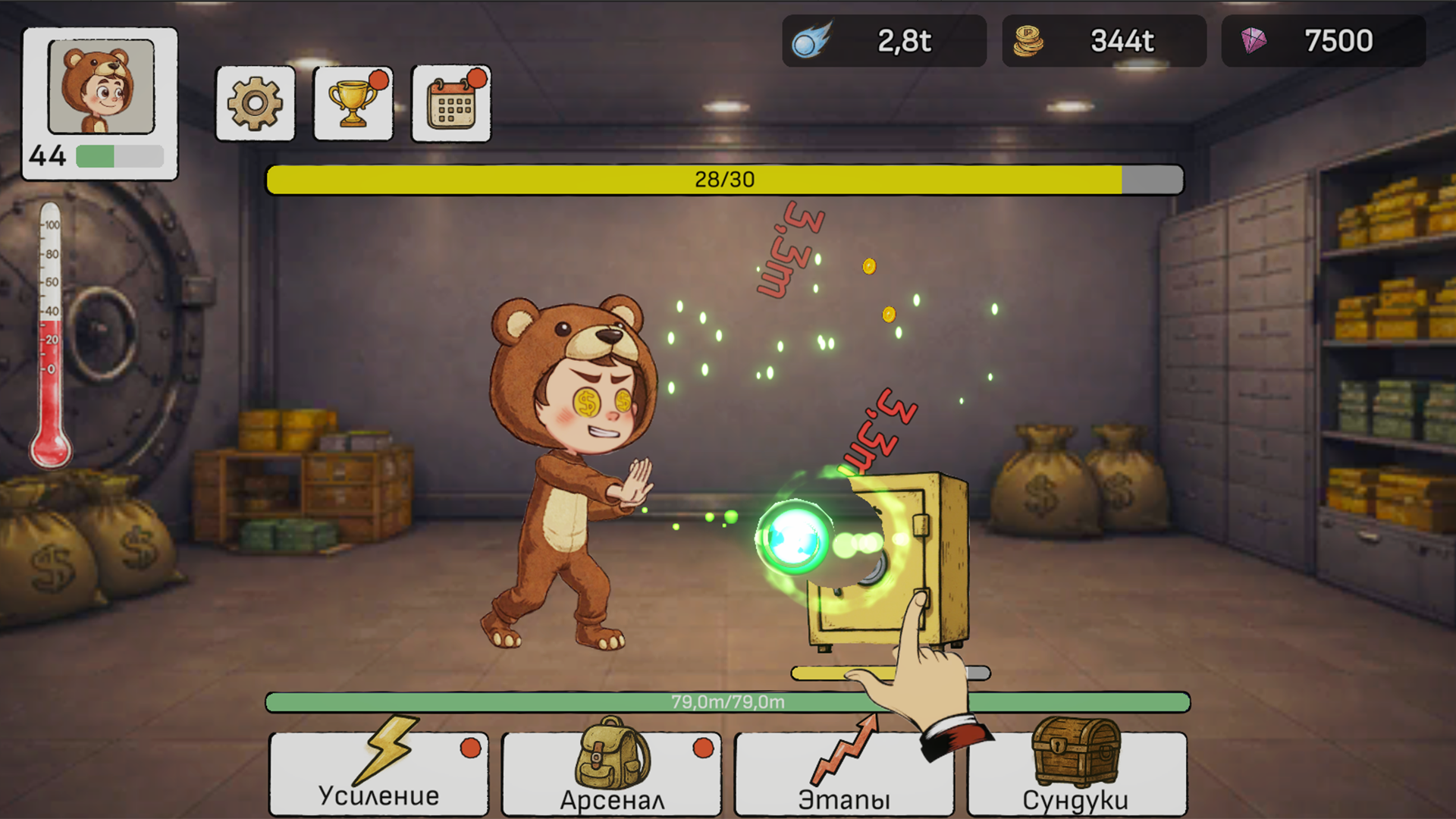Tap the red badge on the calendar icon

click(476, 77)
